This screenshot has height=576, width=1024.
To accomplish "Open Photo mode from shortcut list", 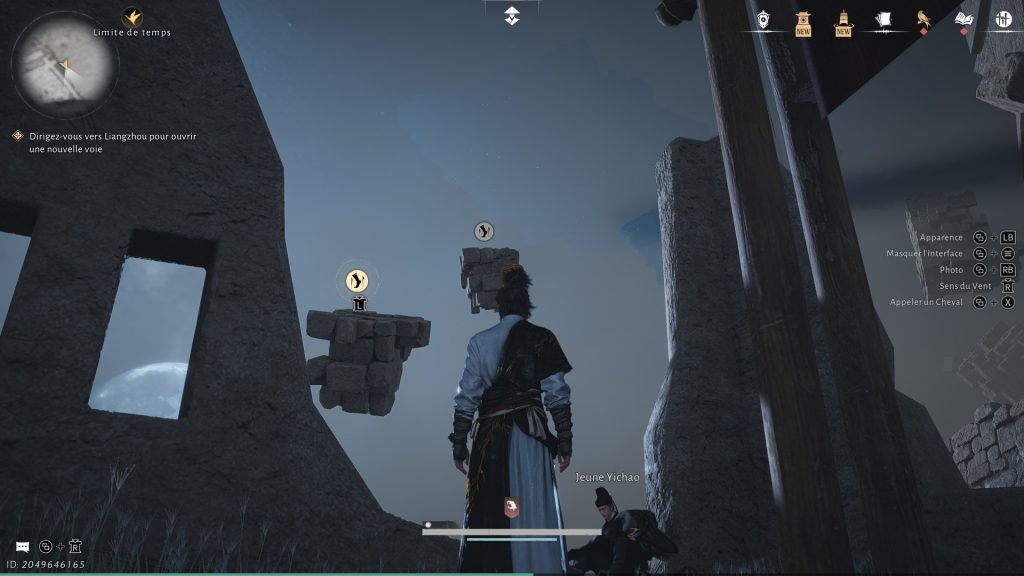I will point(951,269).
